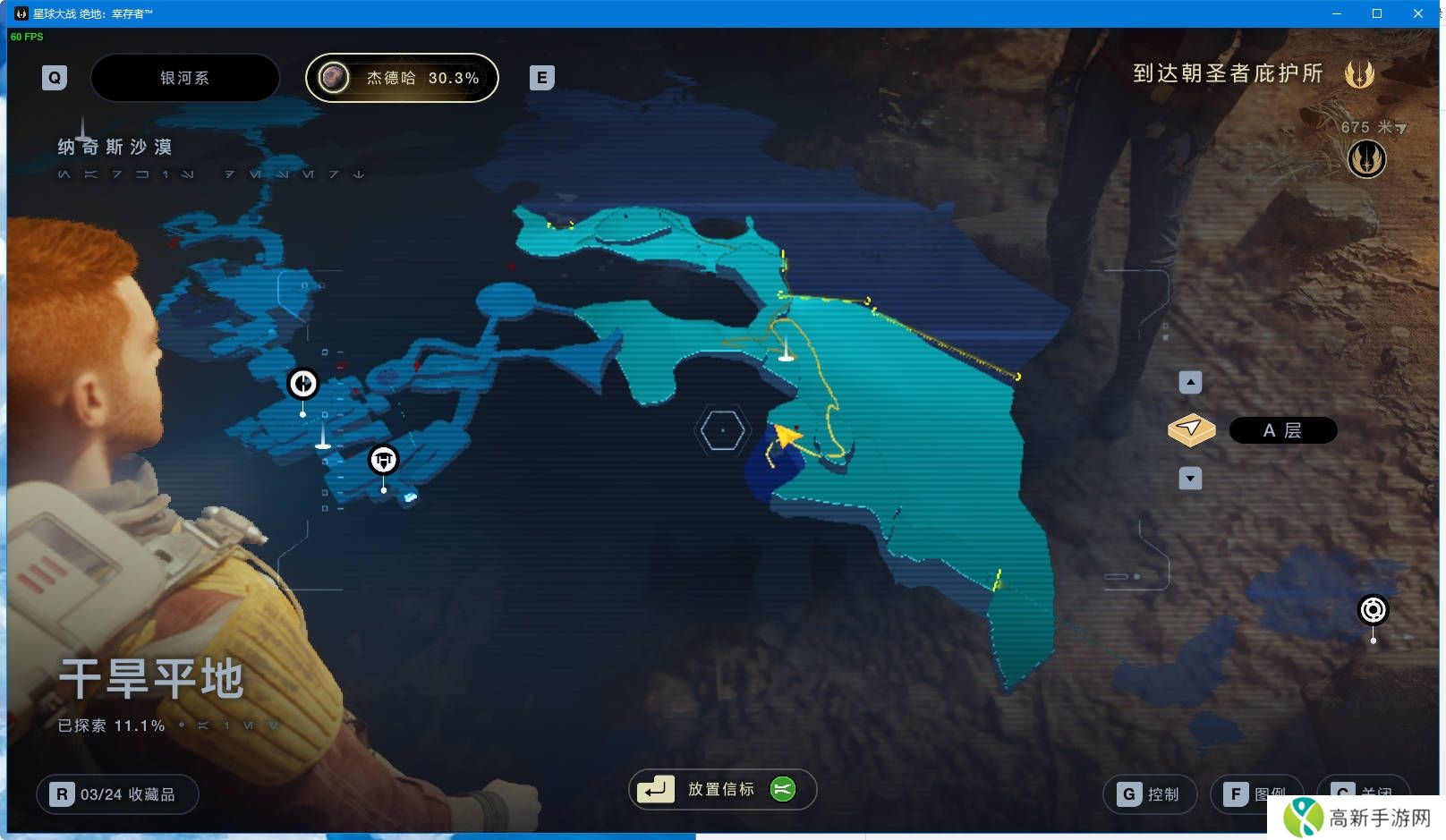Maximize the game window
This screenshot has height=840, width=1446.
[x=1377, y=13]
